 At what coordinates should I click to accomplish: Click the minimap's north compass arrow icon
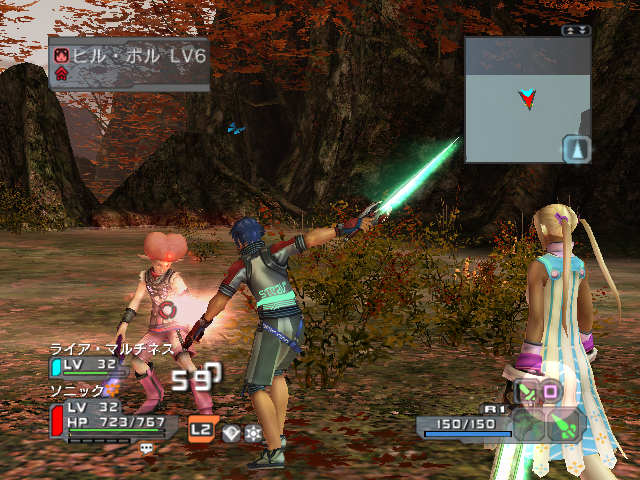coord(578,149)
